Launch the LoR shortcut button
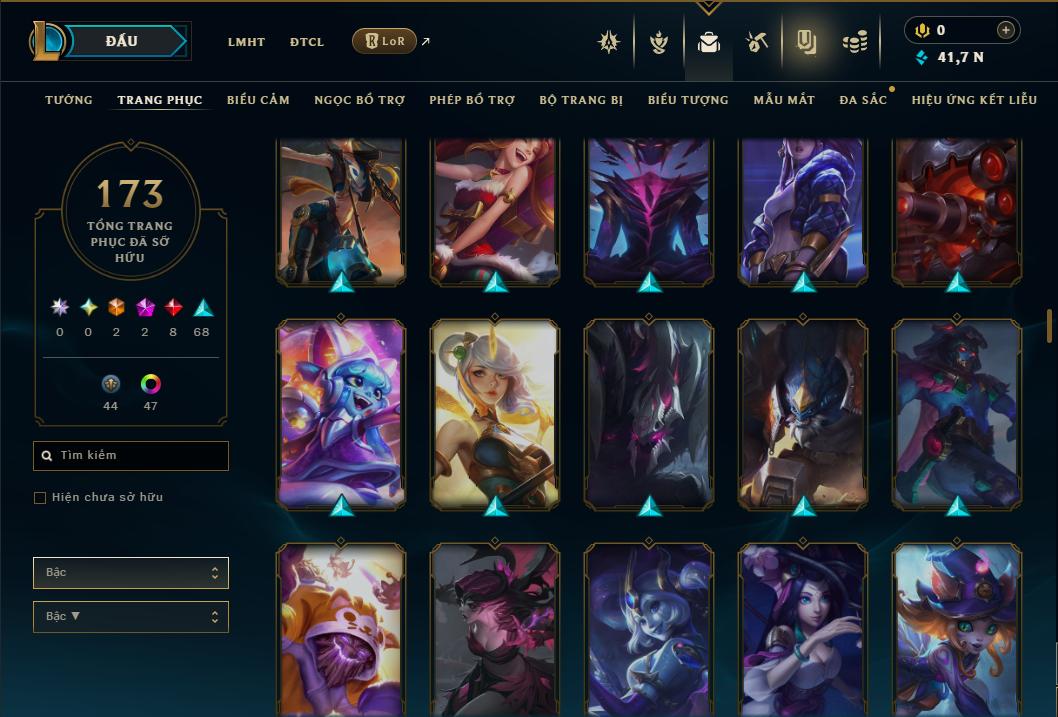 [x=384, y=41]
